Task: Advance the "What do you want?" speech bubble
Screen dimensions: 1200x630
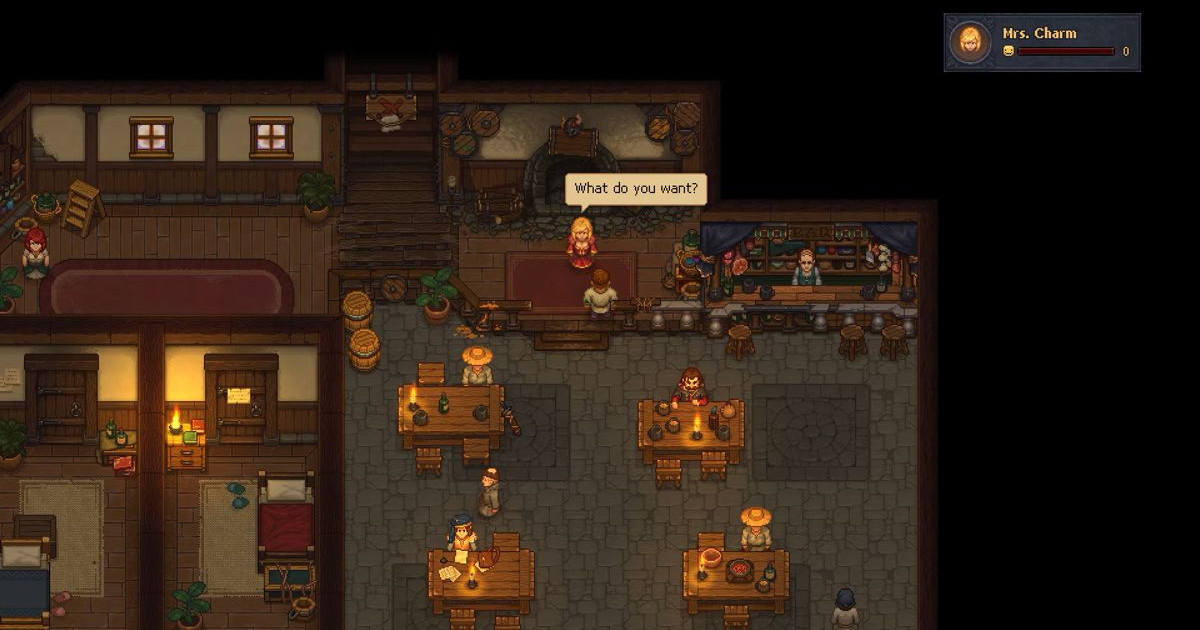Action: (x=636, y=189)
